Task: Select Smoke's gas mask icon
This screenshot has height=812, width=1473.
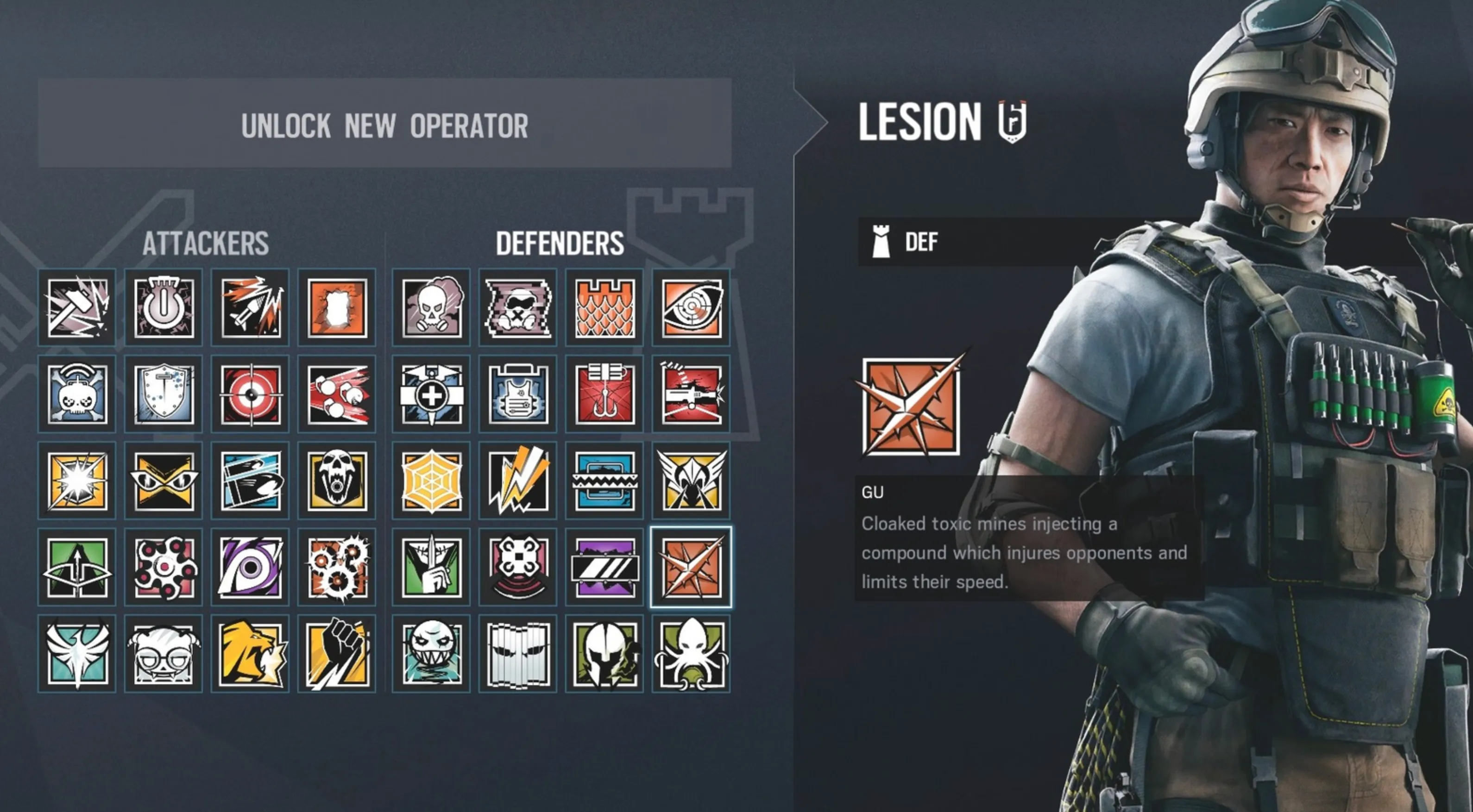Action: tap(431, 307)
